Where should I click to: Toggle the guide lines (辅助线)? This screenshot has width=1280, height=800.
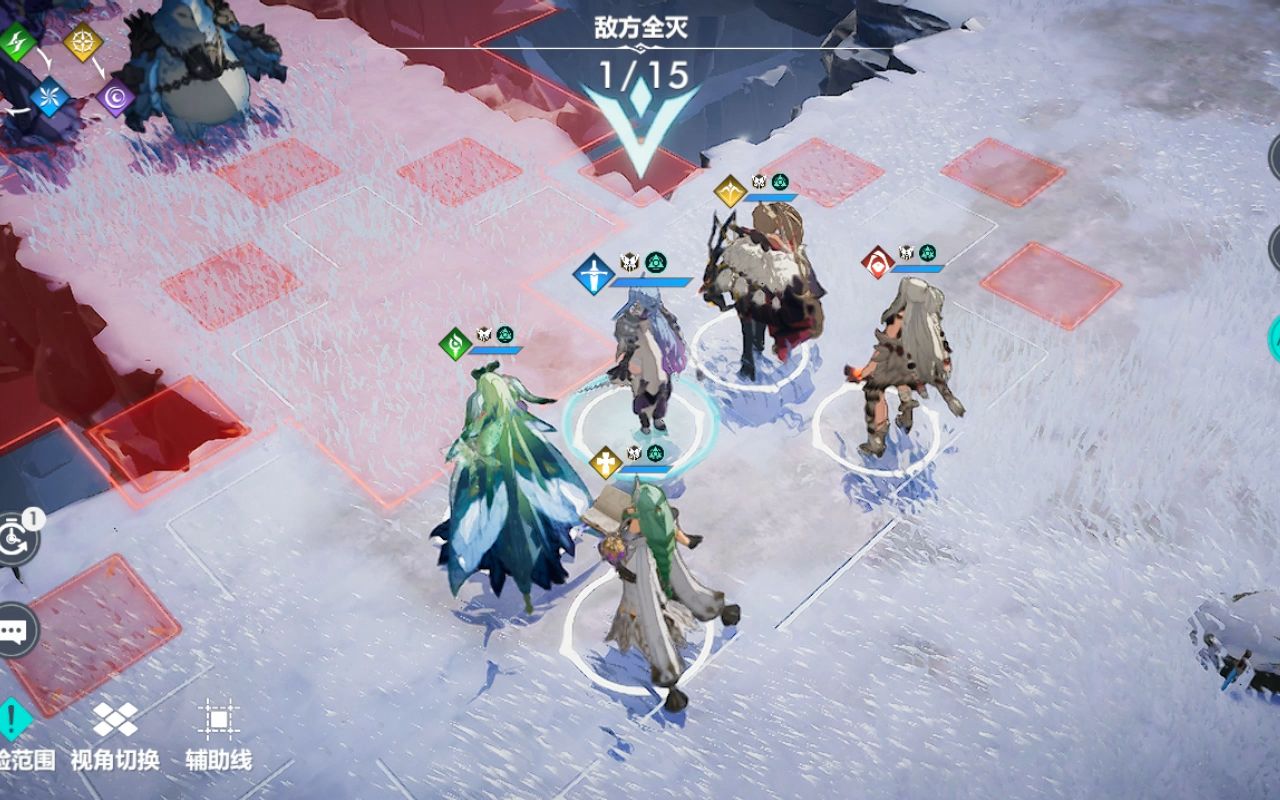pyautogui.click(x=218, y=722)
